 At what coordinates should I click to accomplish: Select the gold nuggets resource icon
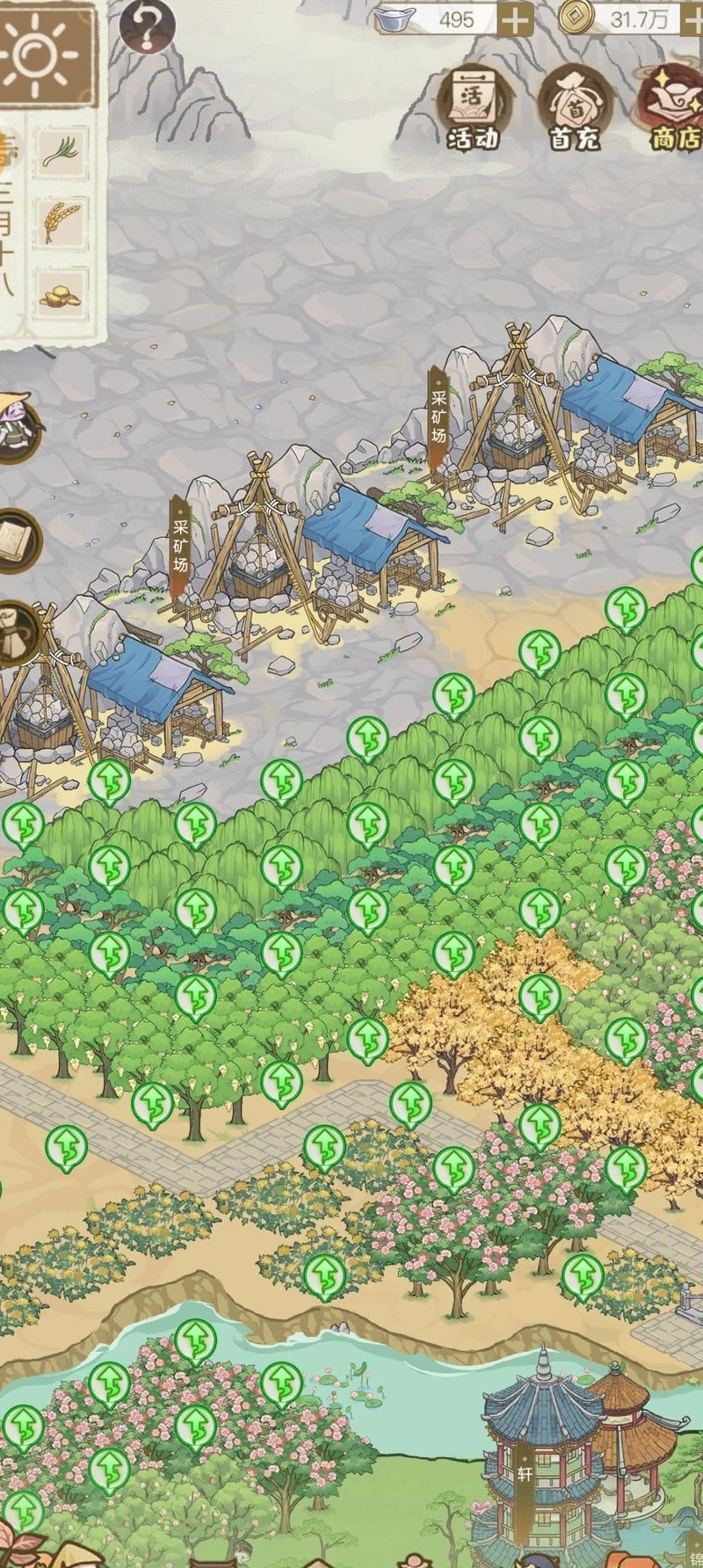[61, 295]
